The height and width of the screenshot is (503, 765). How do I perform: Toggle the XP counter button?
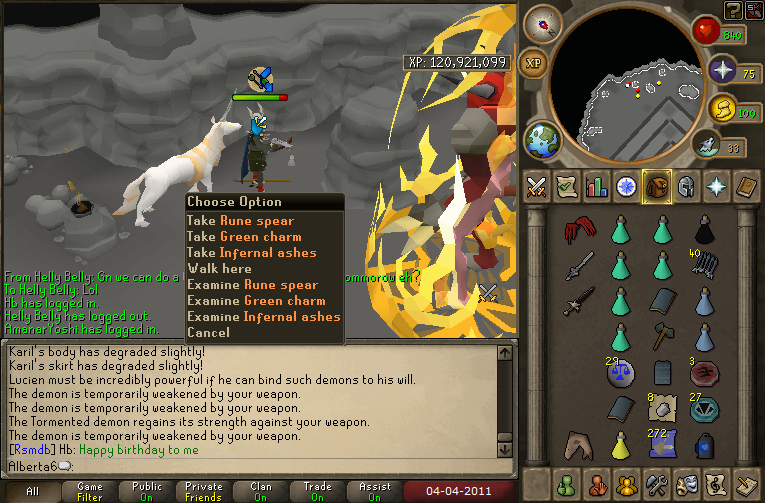click(535, 63)
